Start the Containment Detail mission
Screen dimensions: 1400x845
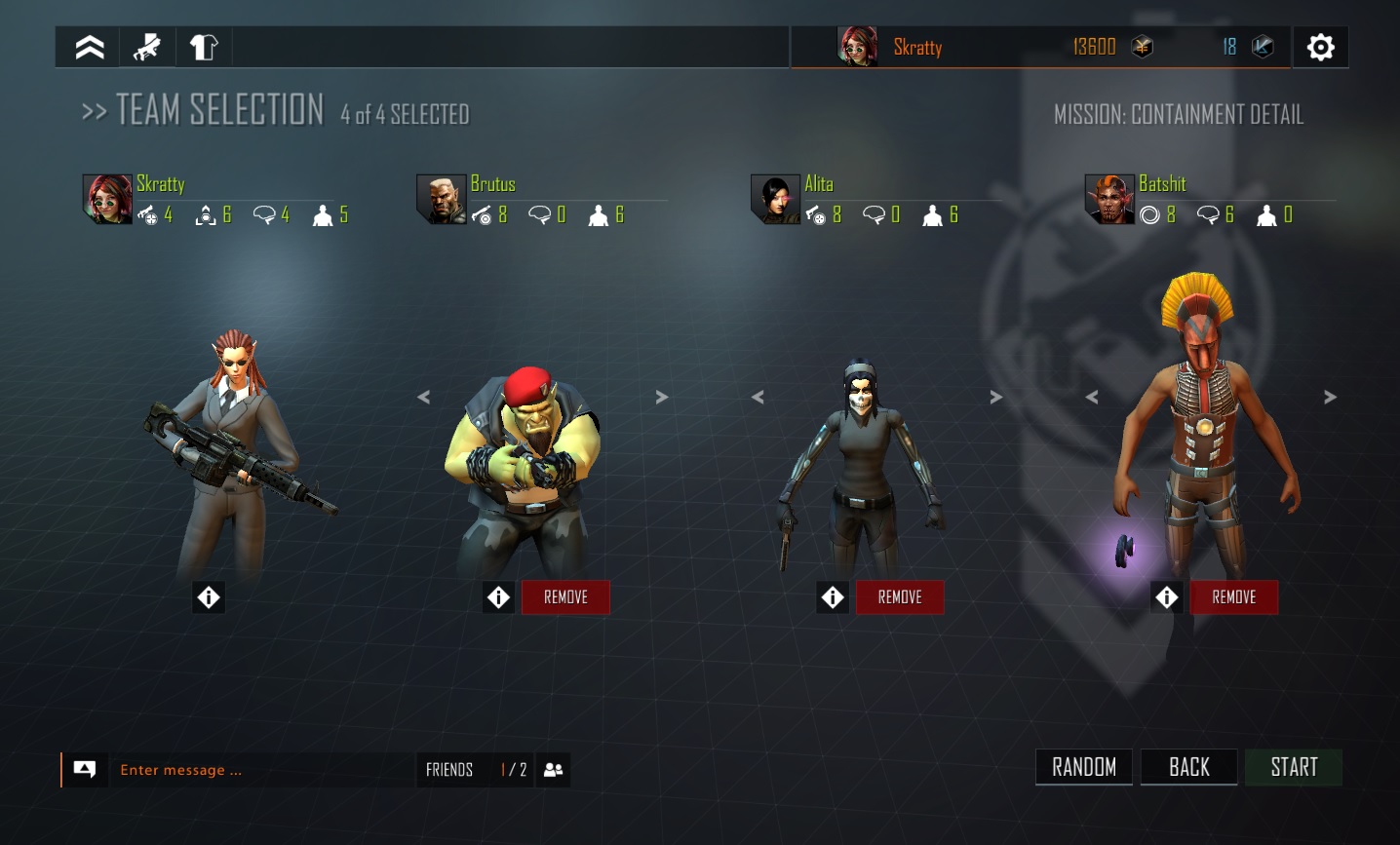pos(1294,767)
